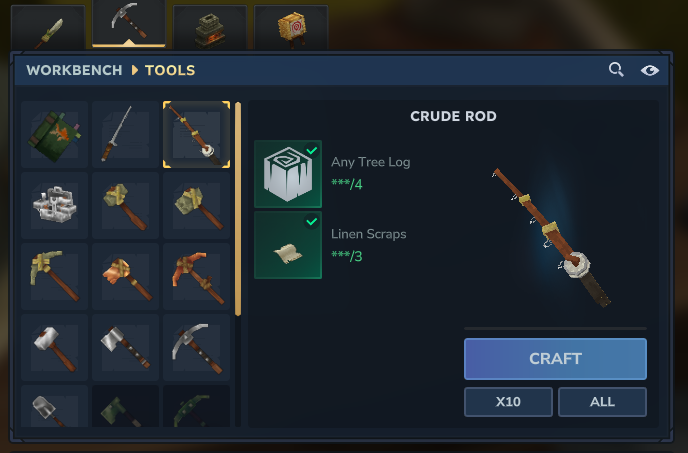Select the silver-headed hammer recipe
Viewport: 688px width, 453px height.
[54, 347]
